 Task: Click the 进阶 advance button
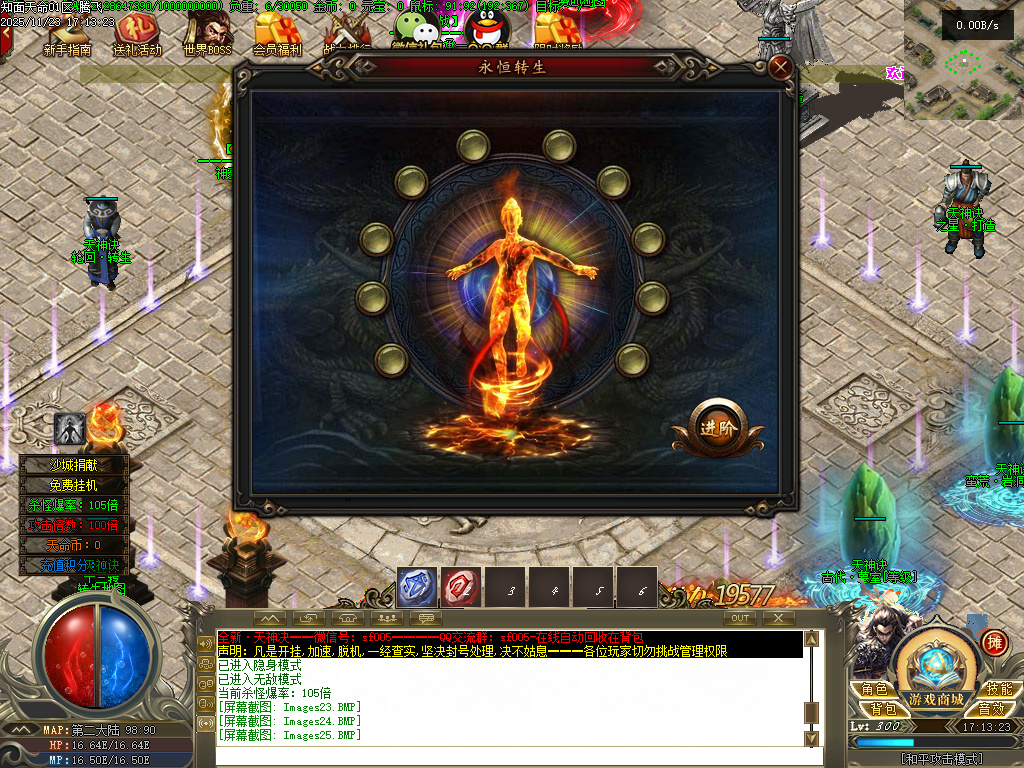point(718,428)
